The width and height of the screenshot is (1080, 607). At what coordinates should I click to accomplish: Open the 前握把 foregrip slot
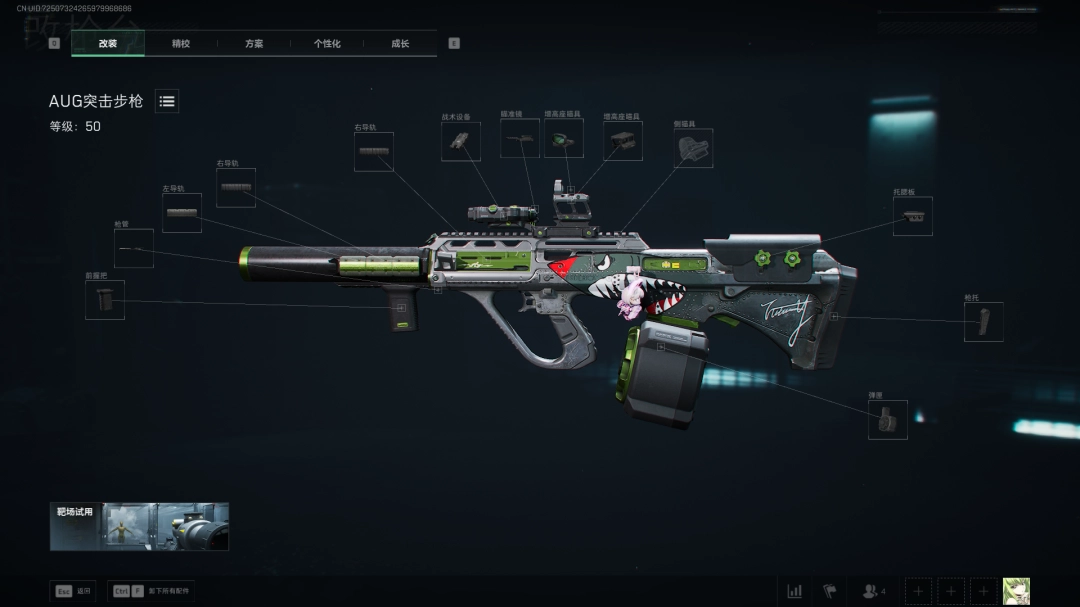pyautogui.click(x=105, y=300)
